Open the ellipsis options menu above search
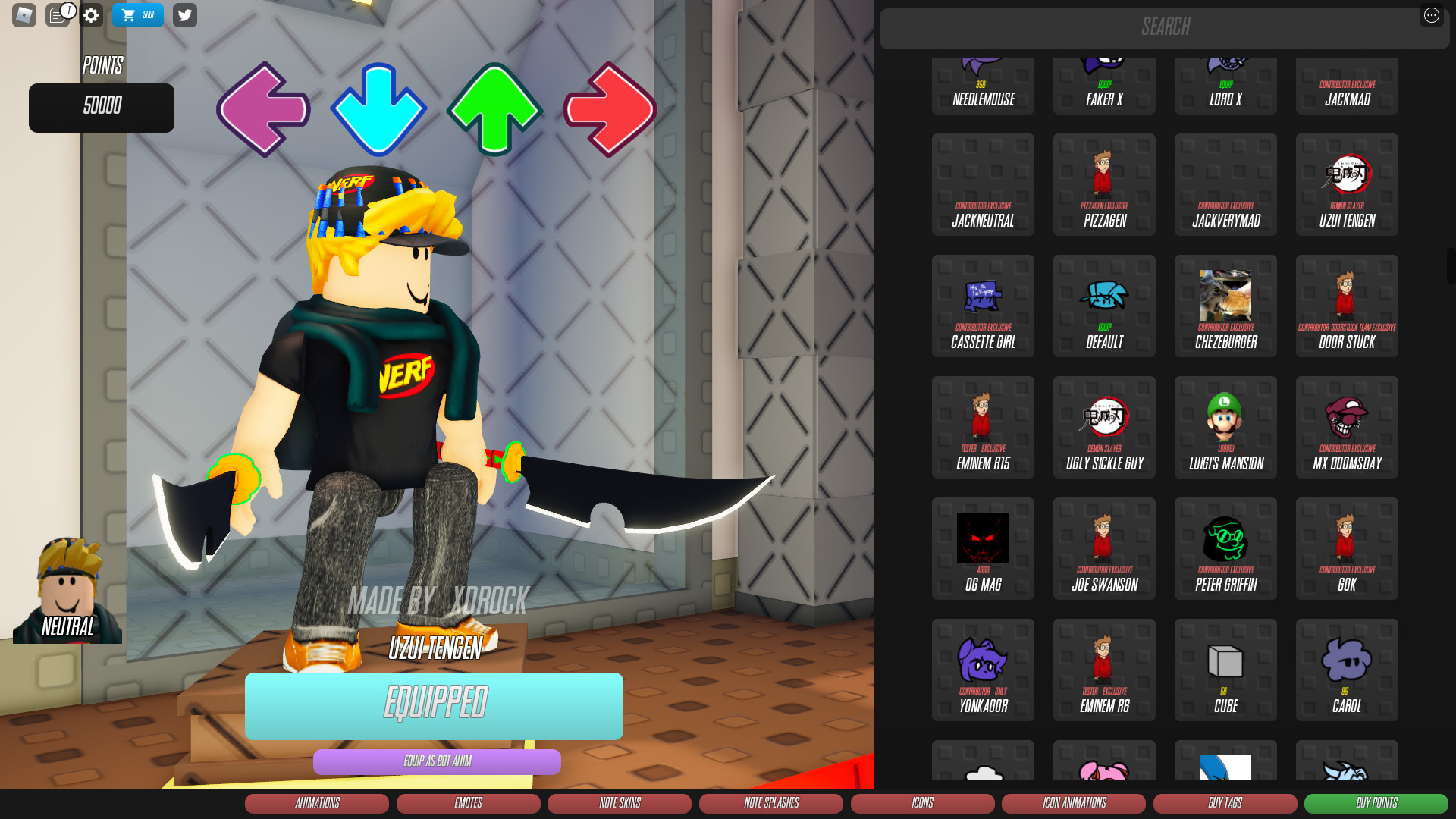 click(1432, 15)
